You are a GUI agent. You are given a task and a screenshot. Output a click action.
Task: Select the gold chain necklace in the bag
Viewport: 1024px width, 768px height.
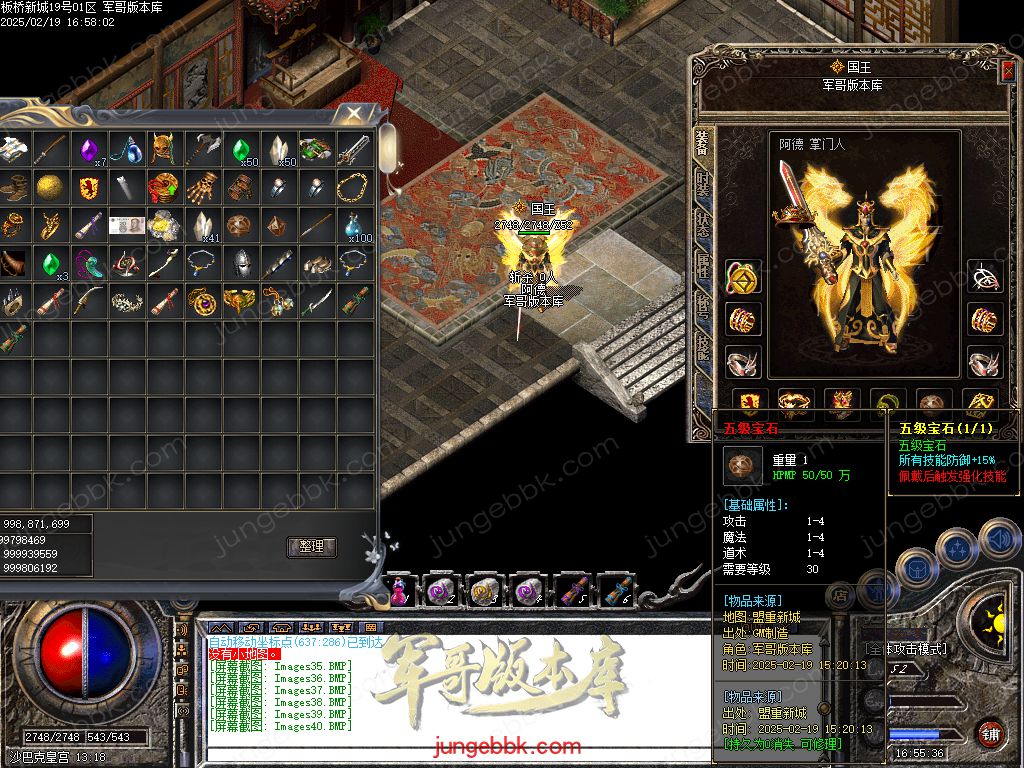point(353,187)
